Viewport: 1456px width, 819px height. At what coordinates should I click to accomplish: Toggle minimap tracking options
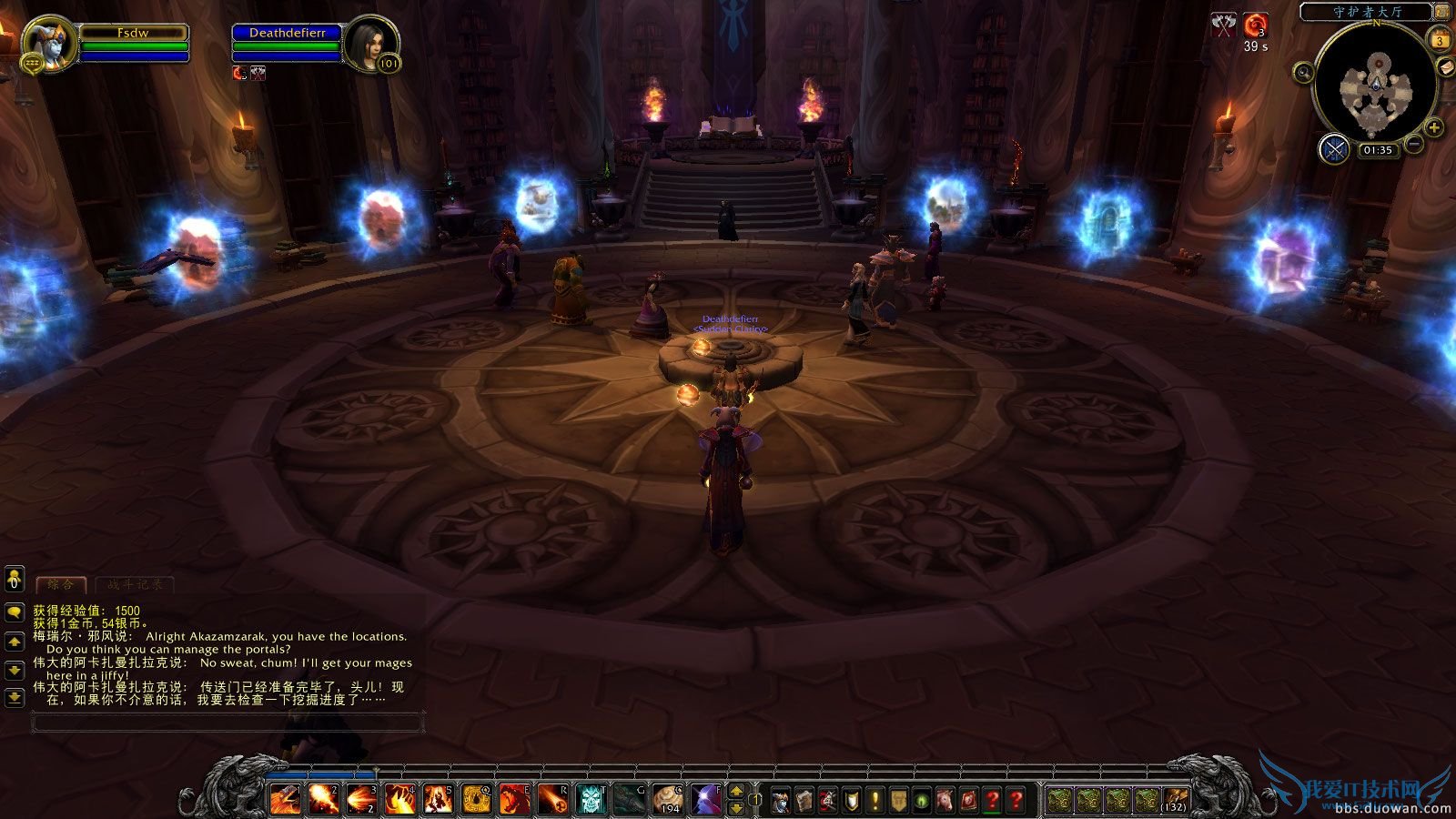click(1303, 72)
